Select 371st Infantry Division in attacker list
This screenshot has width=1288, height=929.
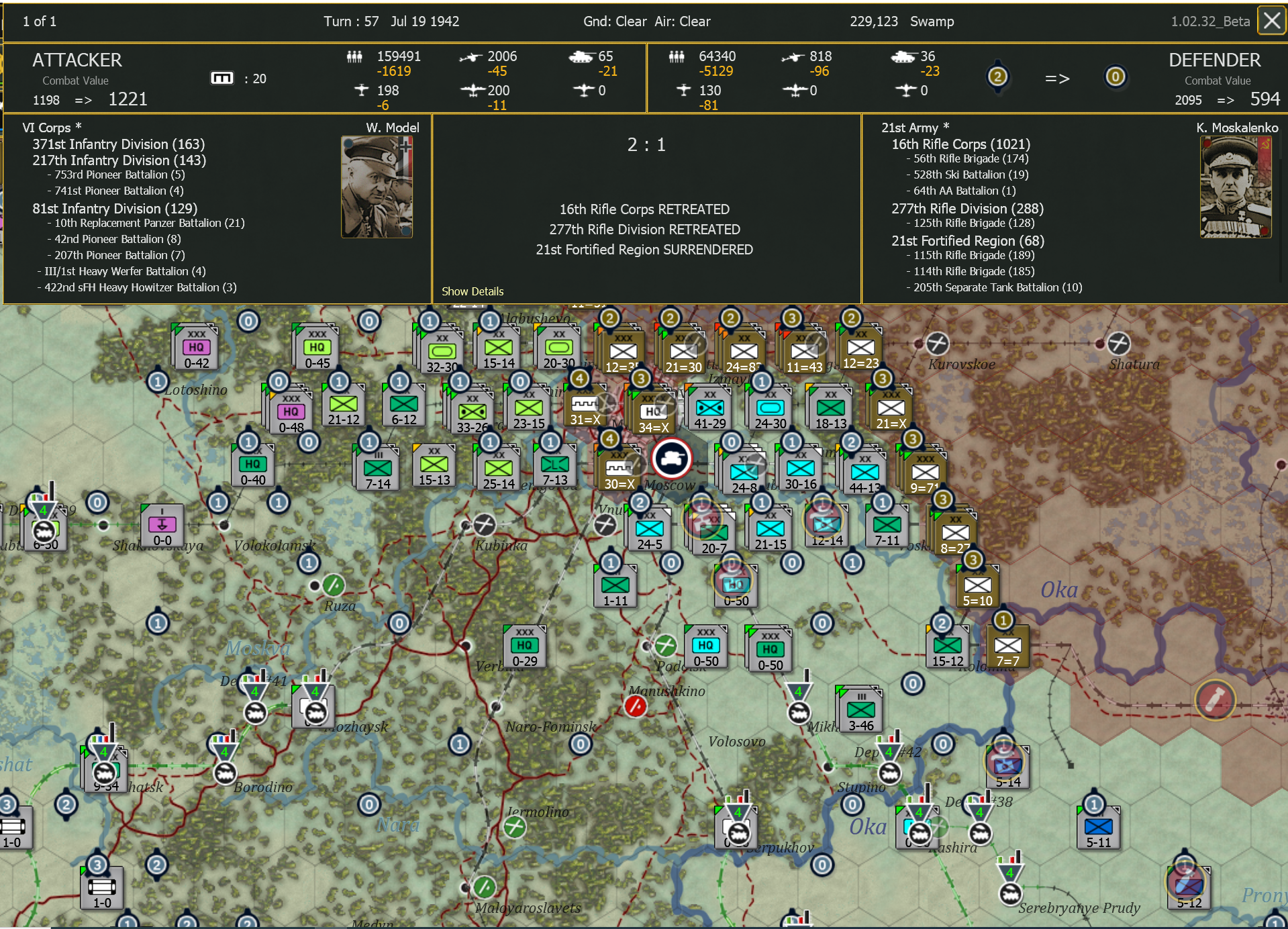tap(118, 144)
